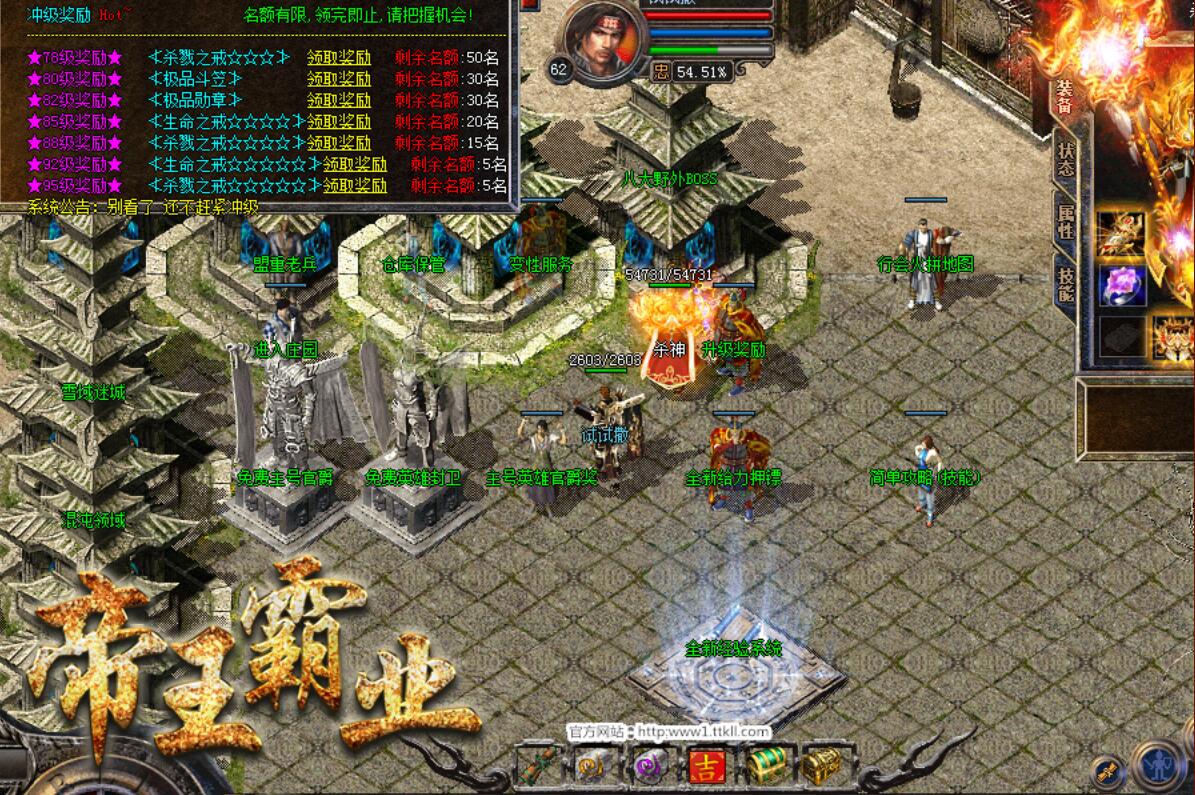Click the blue knight-with-shield round button
The image size is (1195, 795).
point(1158,768)
